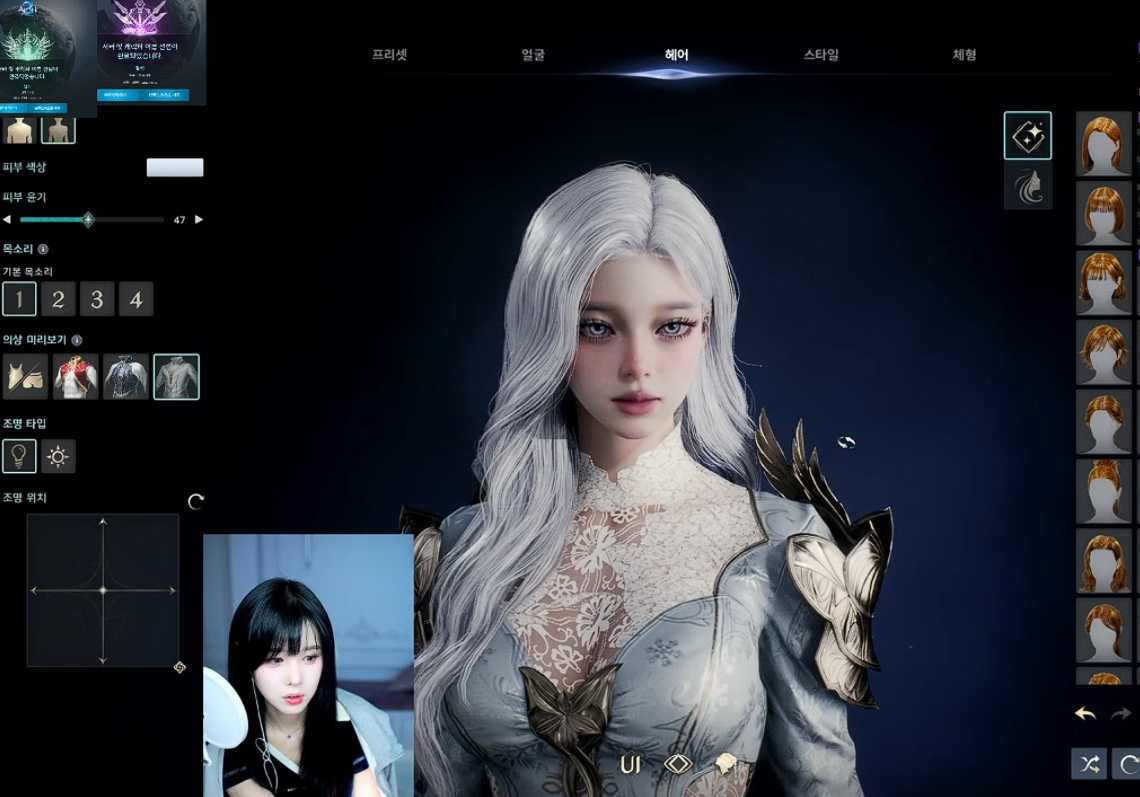Open the head-profile hair category
The width and height of the screenshot is (1140, 797).
1028,187
